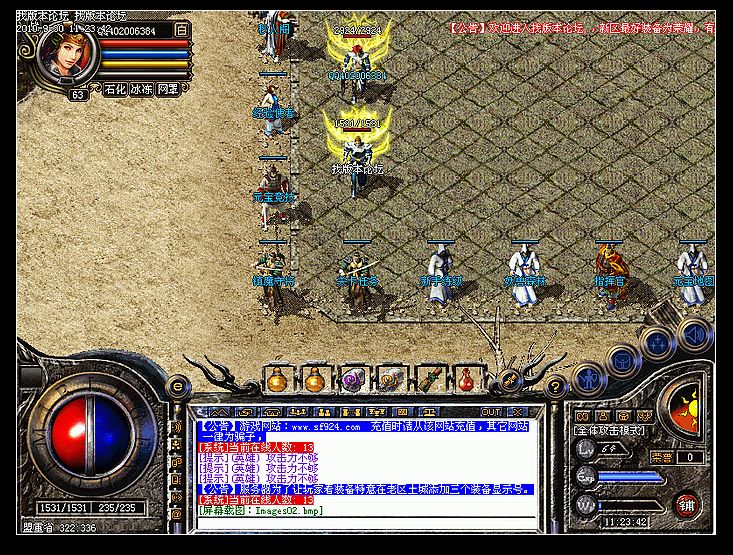Use the red potion in the belt
The image size is (733, 555).
(465, 380)
